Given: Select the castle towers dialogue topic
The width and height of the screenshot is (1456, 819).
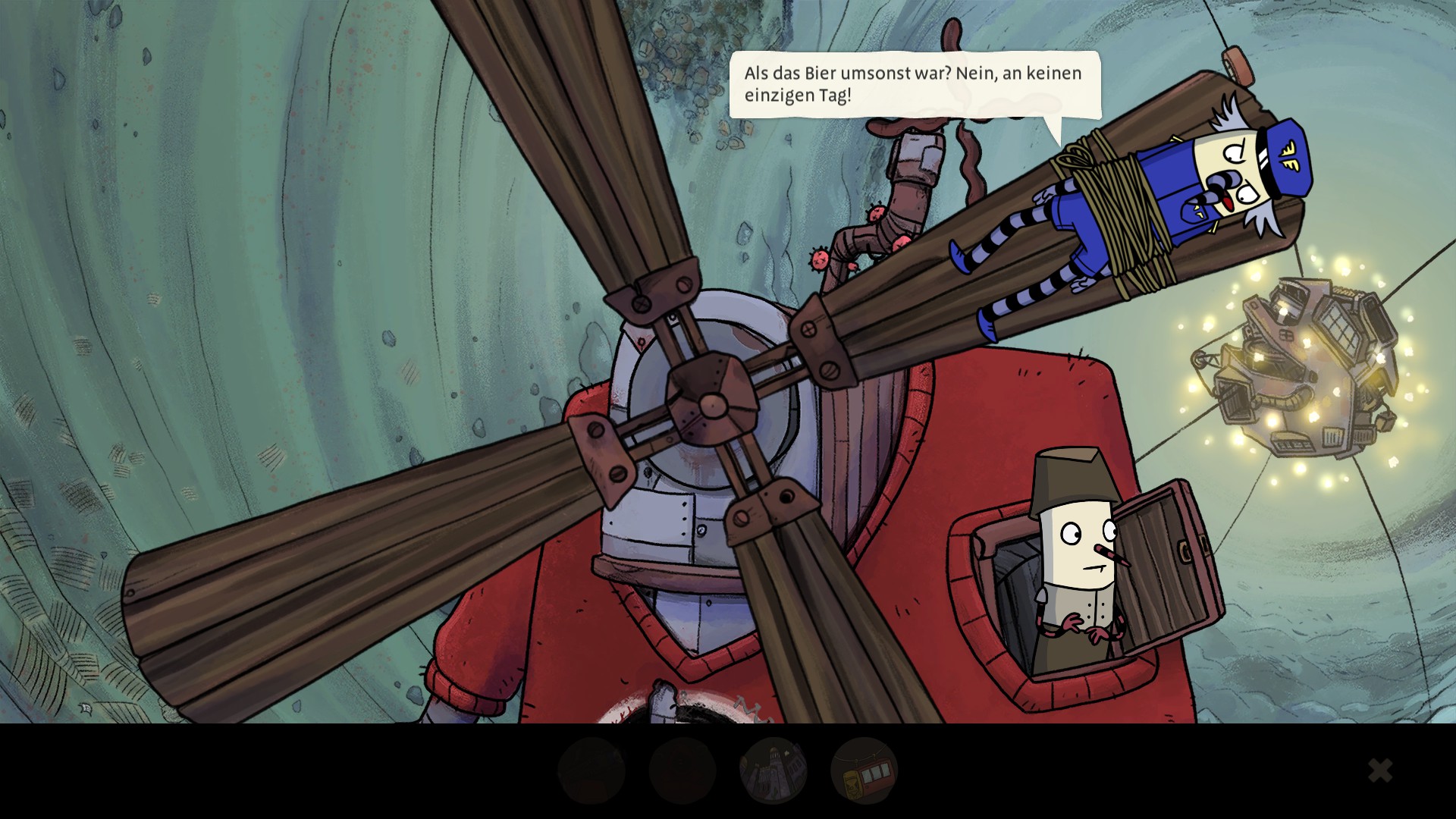Looking at the screenshot, I should [x=773, y=770].
